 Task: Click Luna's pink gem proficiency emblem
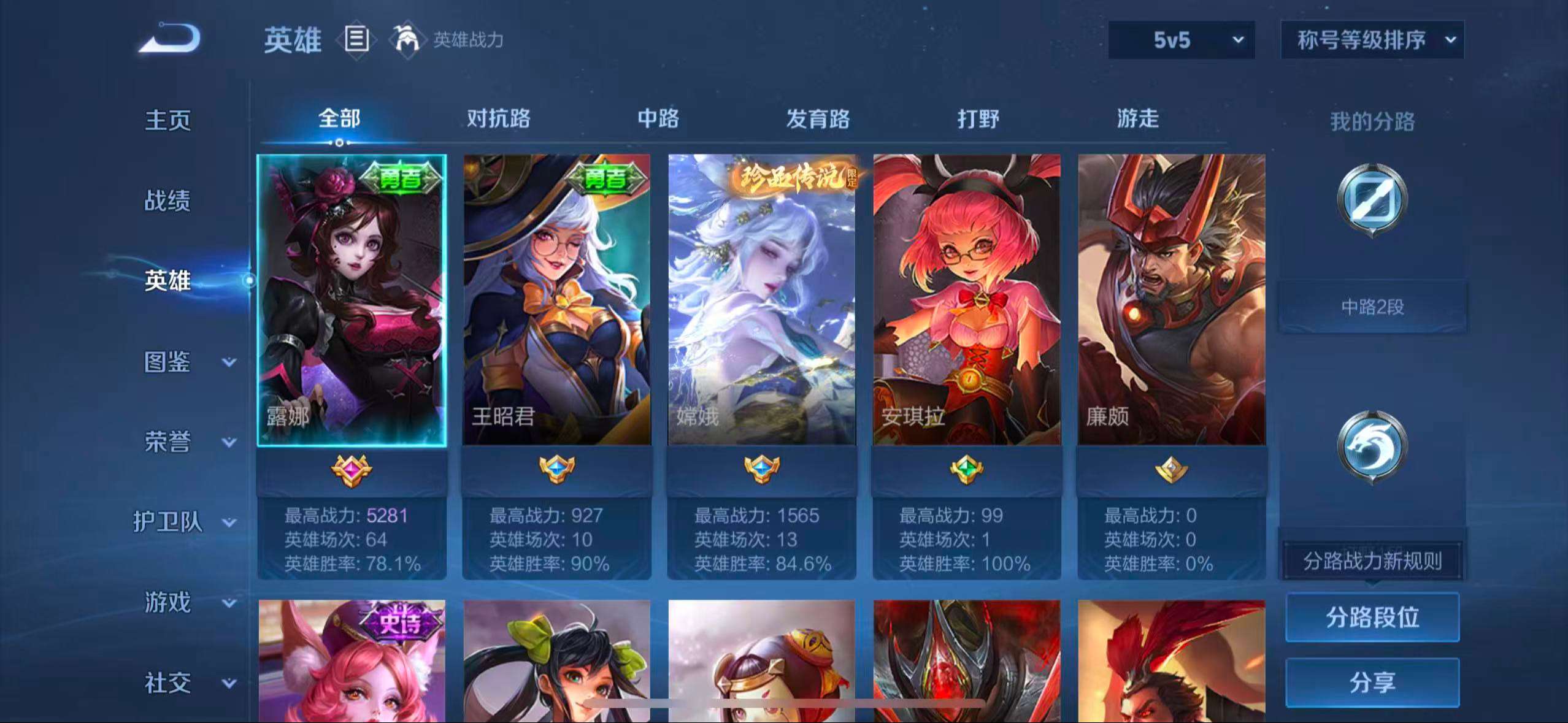[355, 469]
